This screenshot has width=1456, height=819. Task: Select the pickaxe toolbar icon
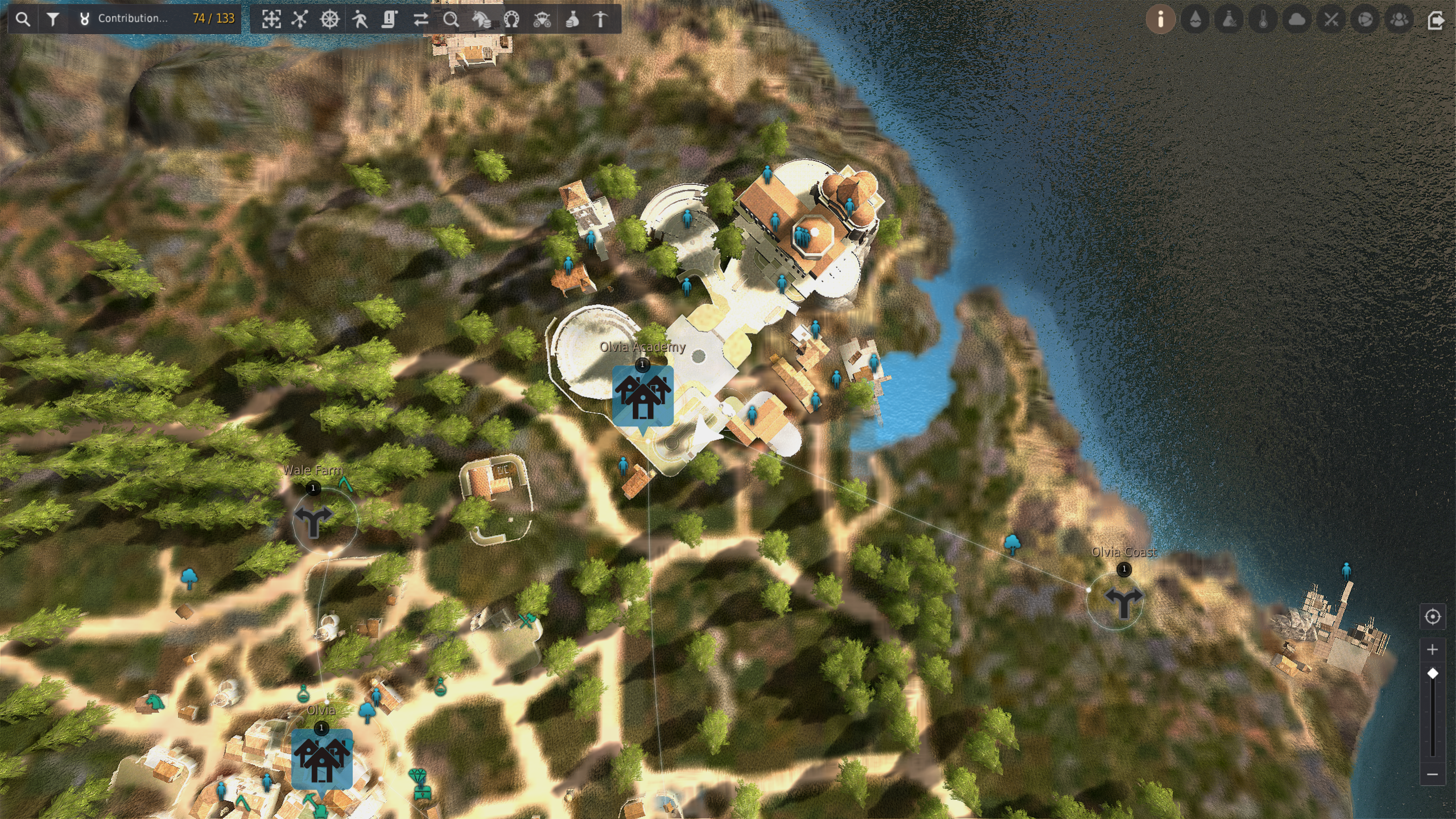(x=601, y=19)
